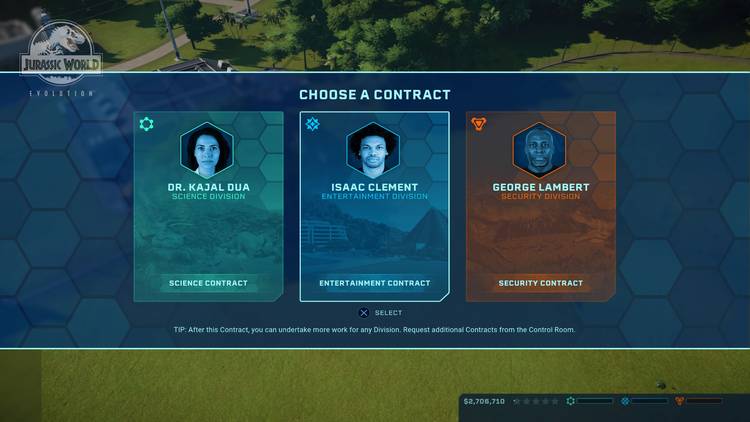Select Isaac Clement's Entertainment contract card
Viewport: 750px width, 422px height.
tap(375, 206)
